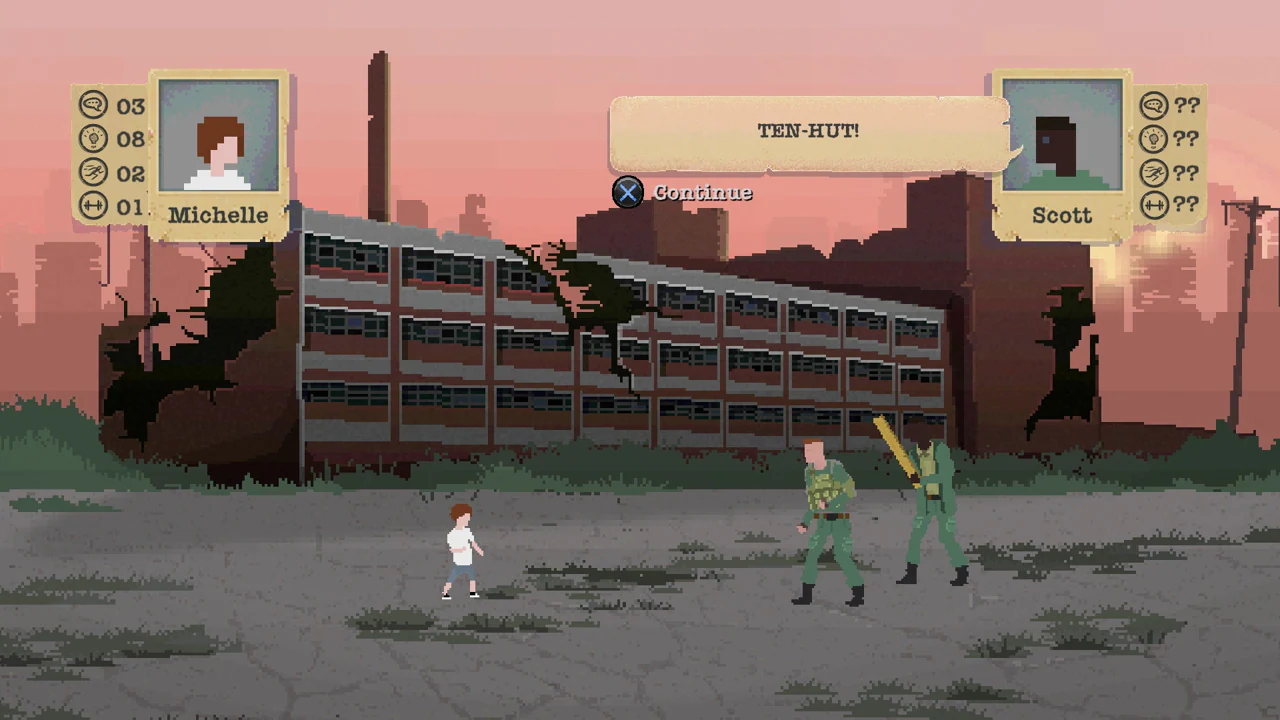
Task: Select the child walking in the courtyard
Action: pyautogui.click(x=461, y=550)
